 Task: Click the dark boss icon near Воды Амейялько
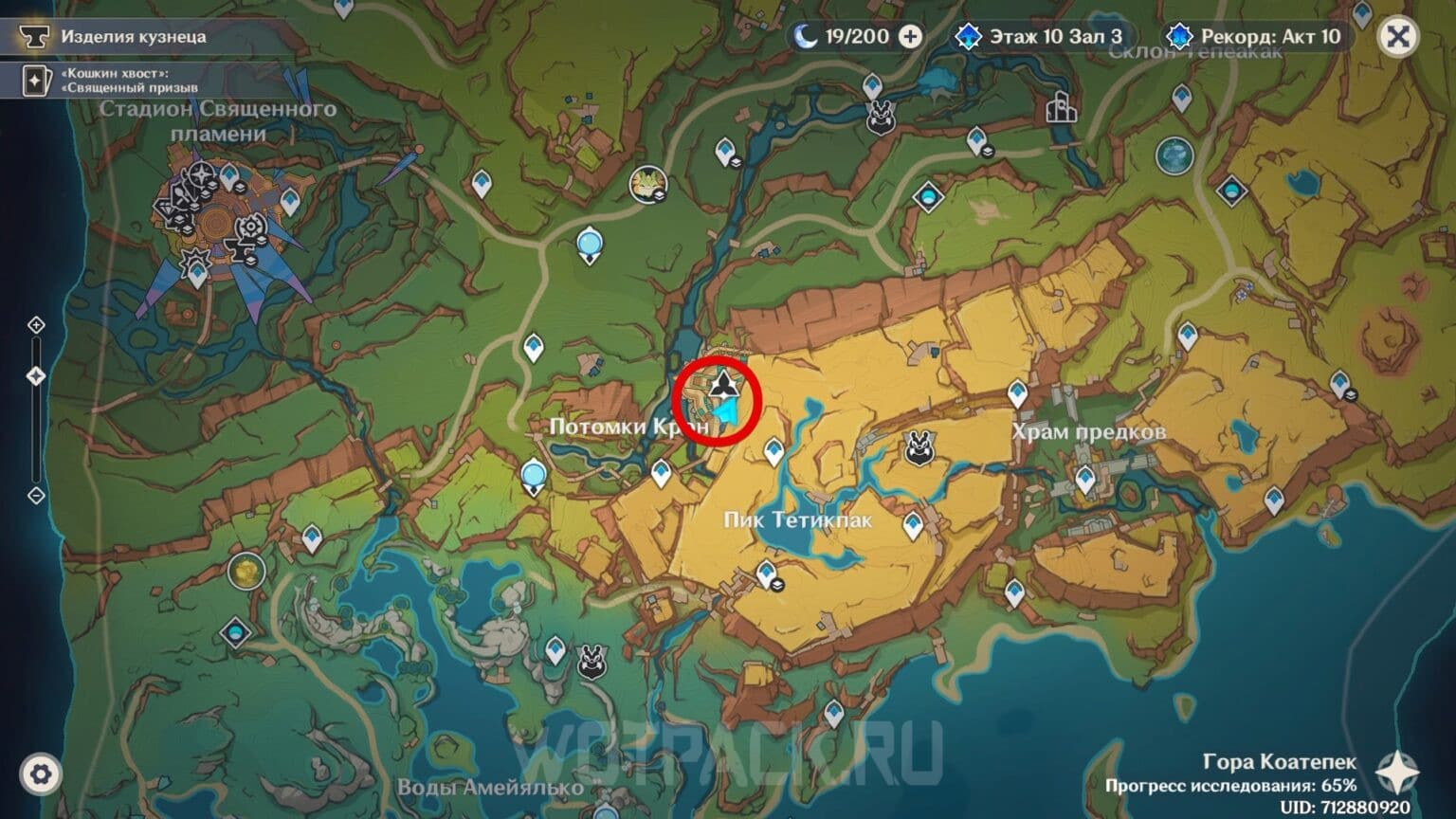tap(592, 661)
